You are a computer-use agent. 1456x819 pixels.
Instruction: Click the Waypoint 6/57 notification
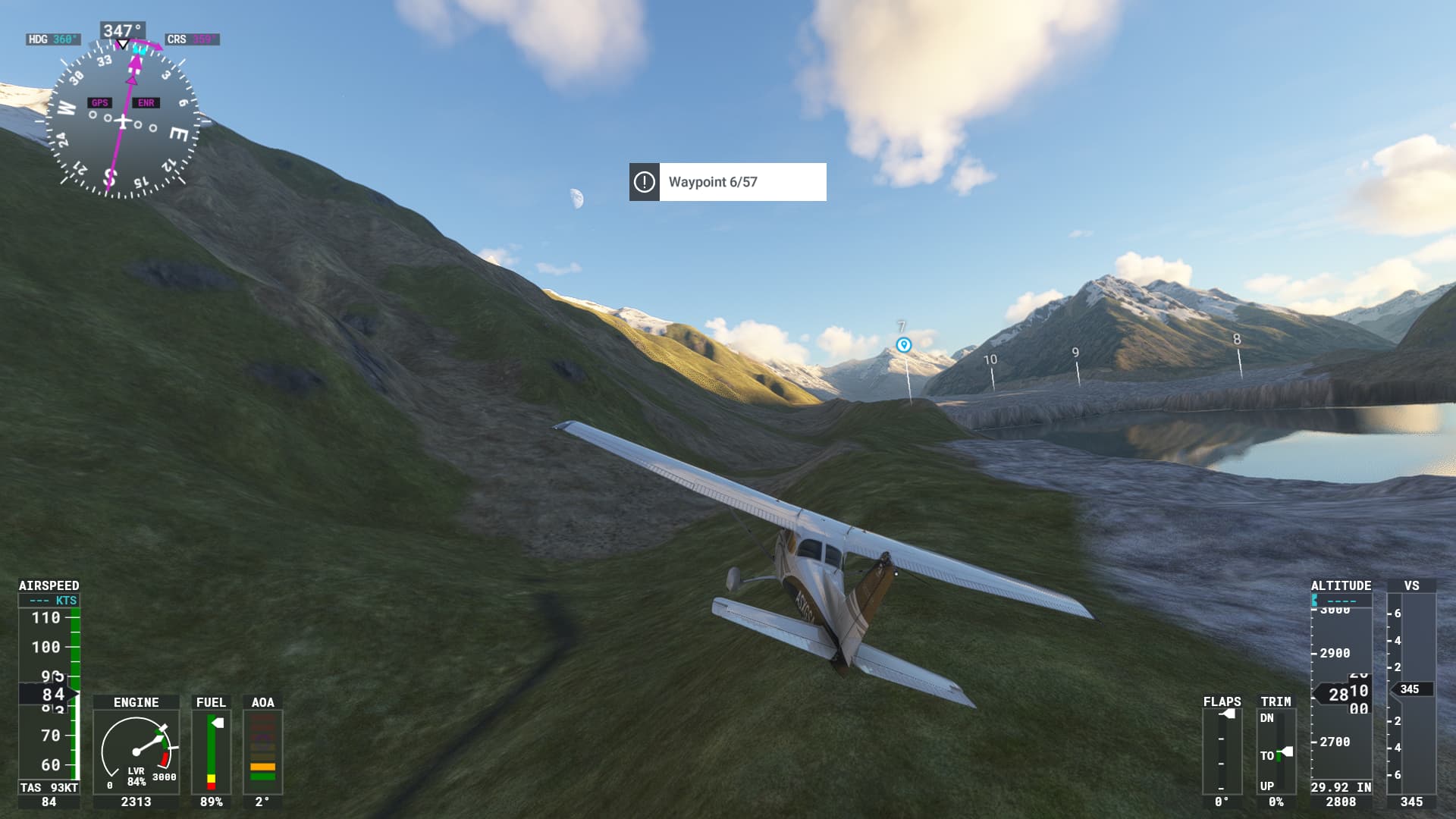pos(727,182)
